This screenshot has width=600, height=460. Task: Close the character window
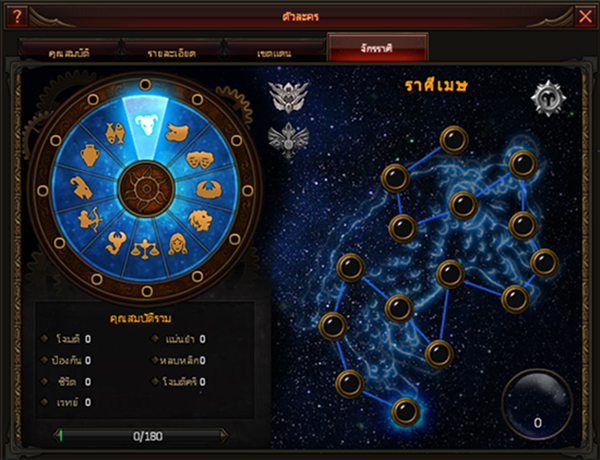(x=586, y=15)
